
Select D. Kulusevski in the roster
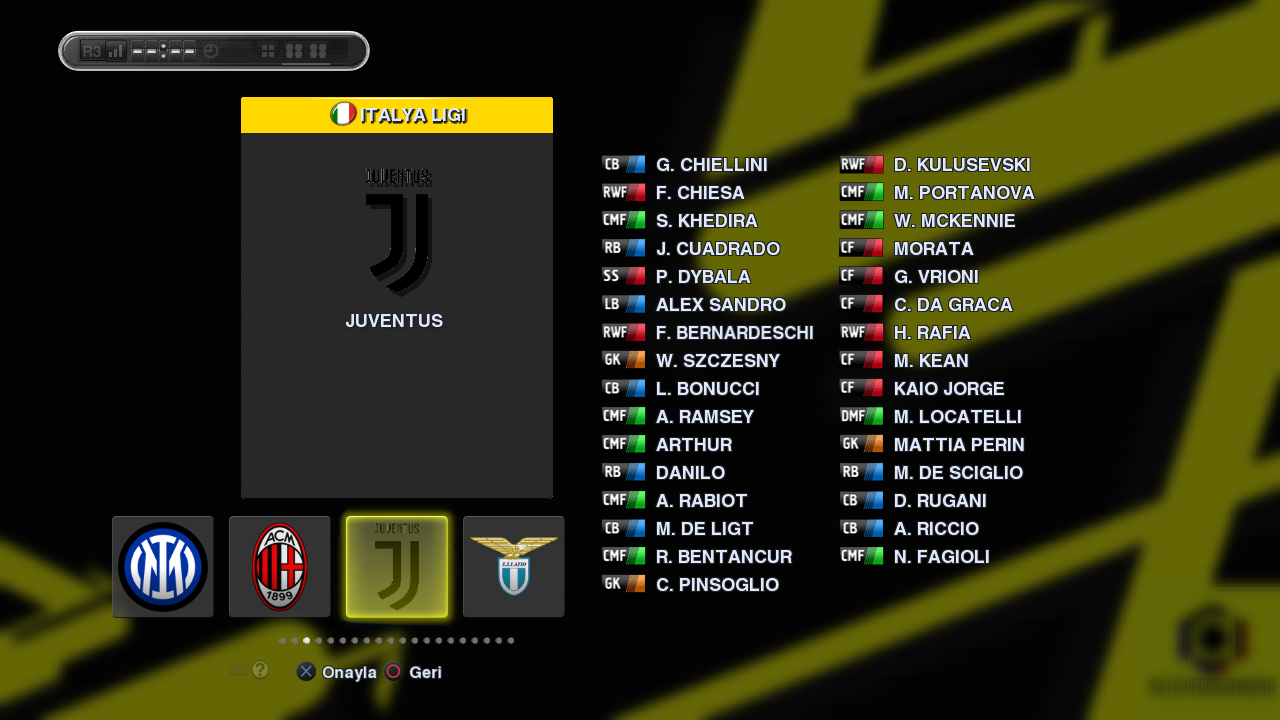961,165
